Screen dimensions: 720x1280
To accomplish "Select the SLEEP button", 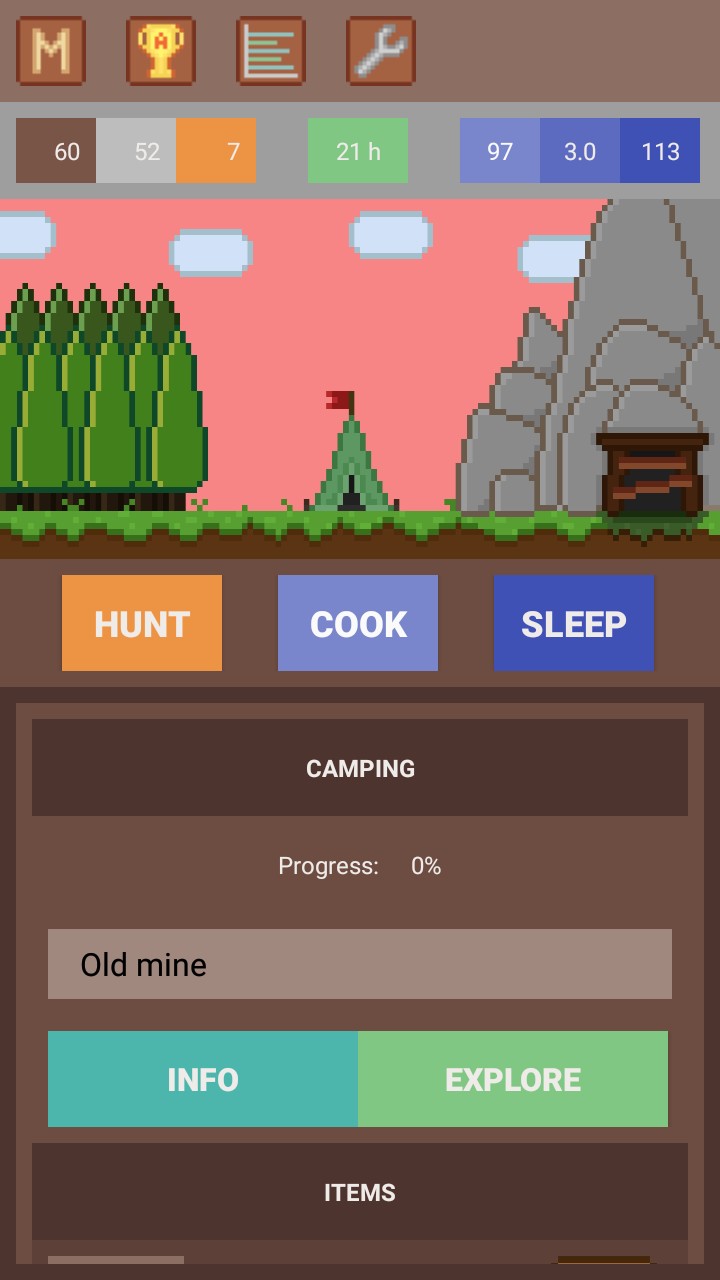I will pos(574,623).
